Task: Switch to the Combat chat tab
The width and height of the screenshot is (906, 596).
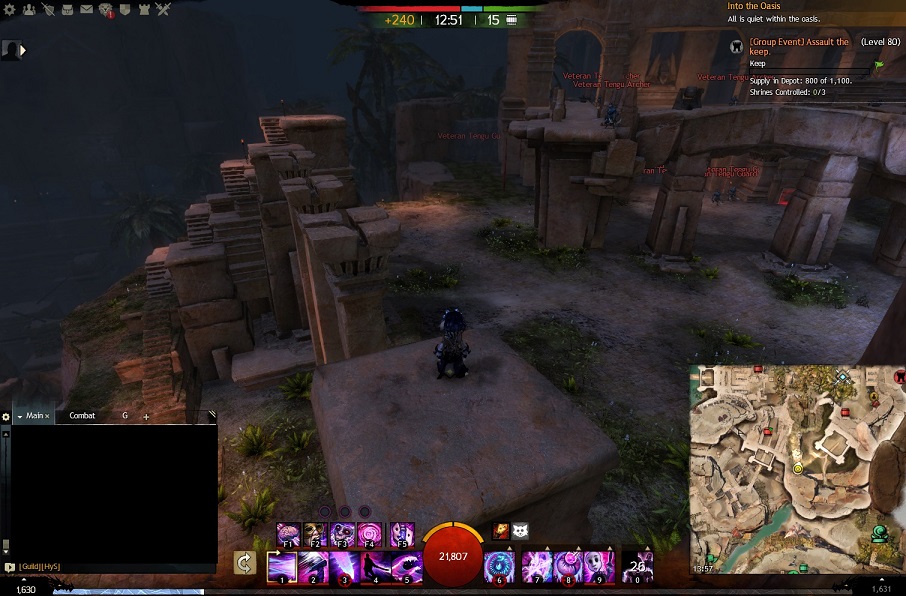Action: coord(82,415)
